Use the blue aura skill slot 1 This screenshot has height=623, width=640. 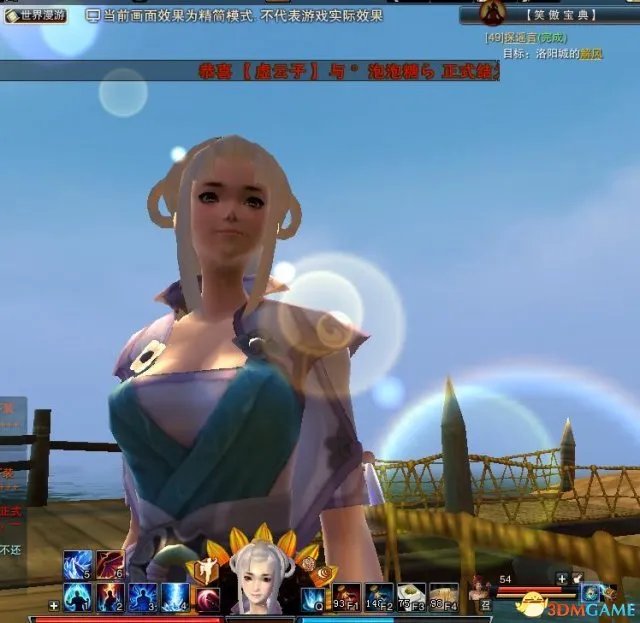coord(77,597)
